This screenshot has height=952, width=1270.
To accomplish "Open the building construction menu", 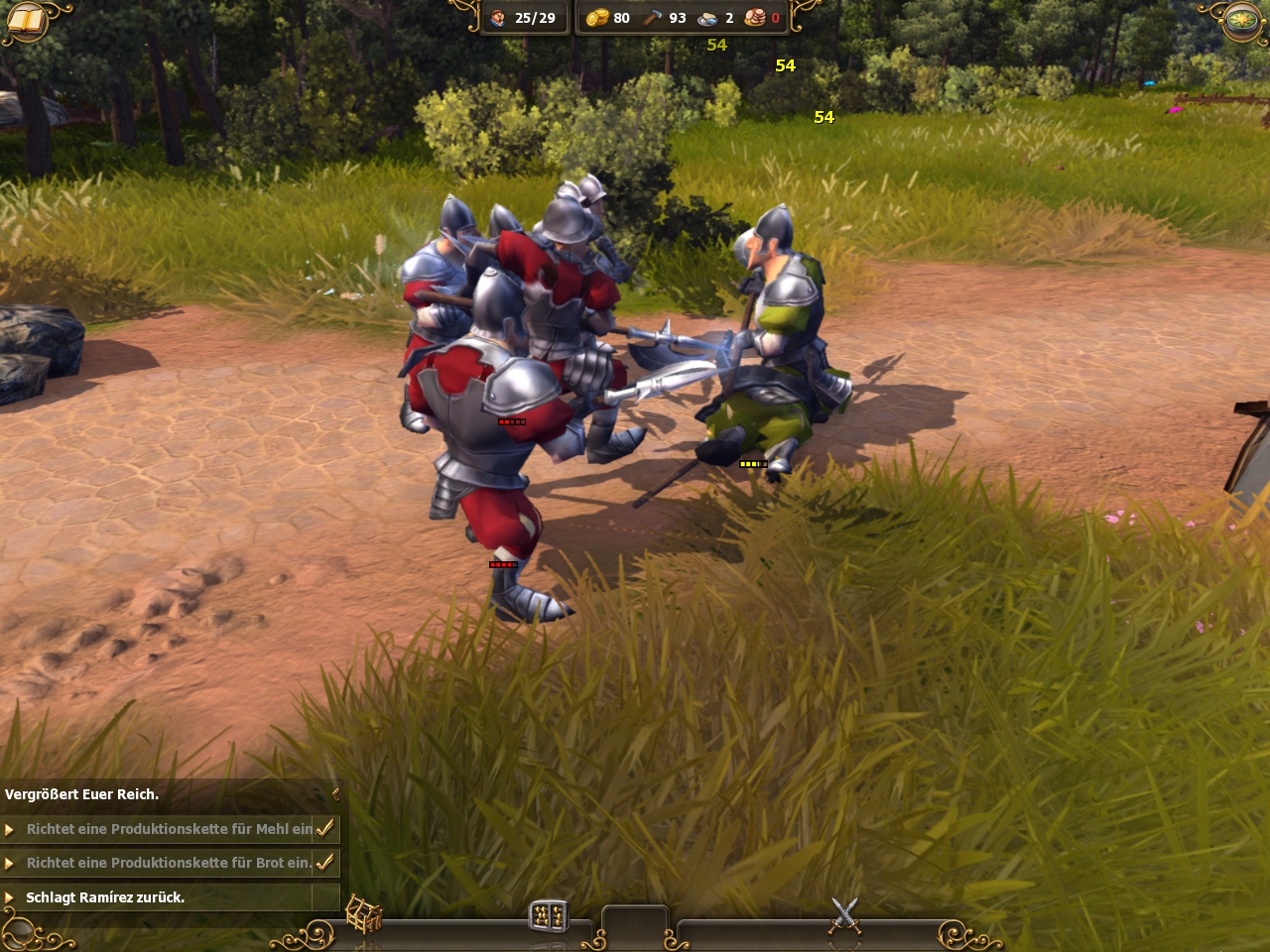I will 363,916.
